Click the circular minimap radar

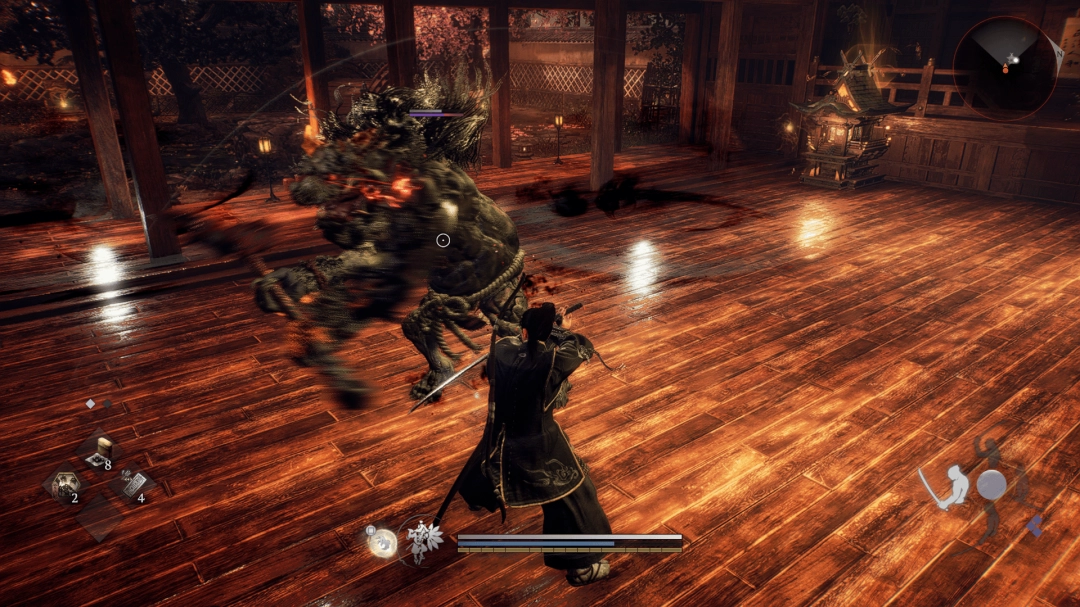(x=1004, y=67)
